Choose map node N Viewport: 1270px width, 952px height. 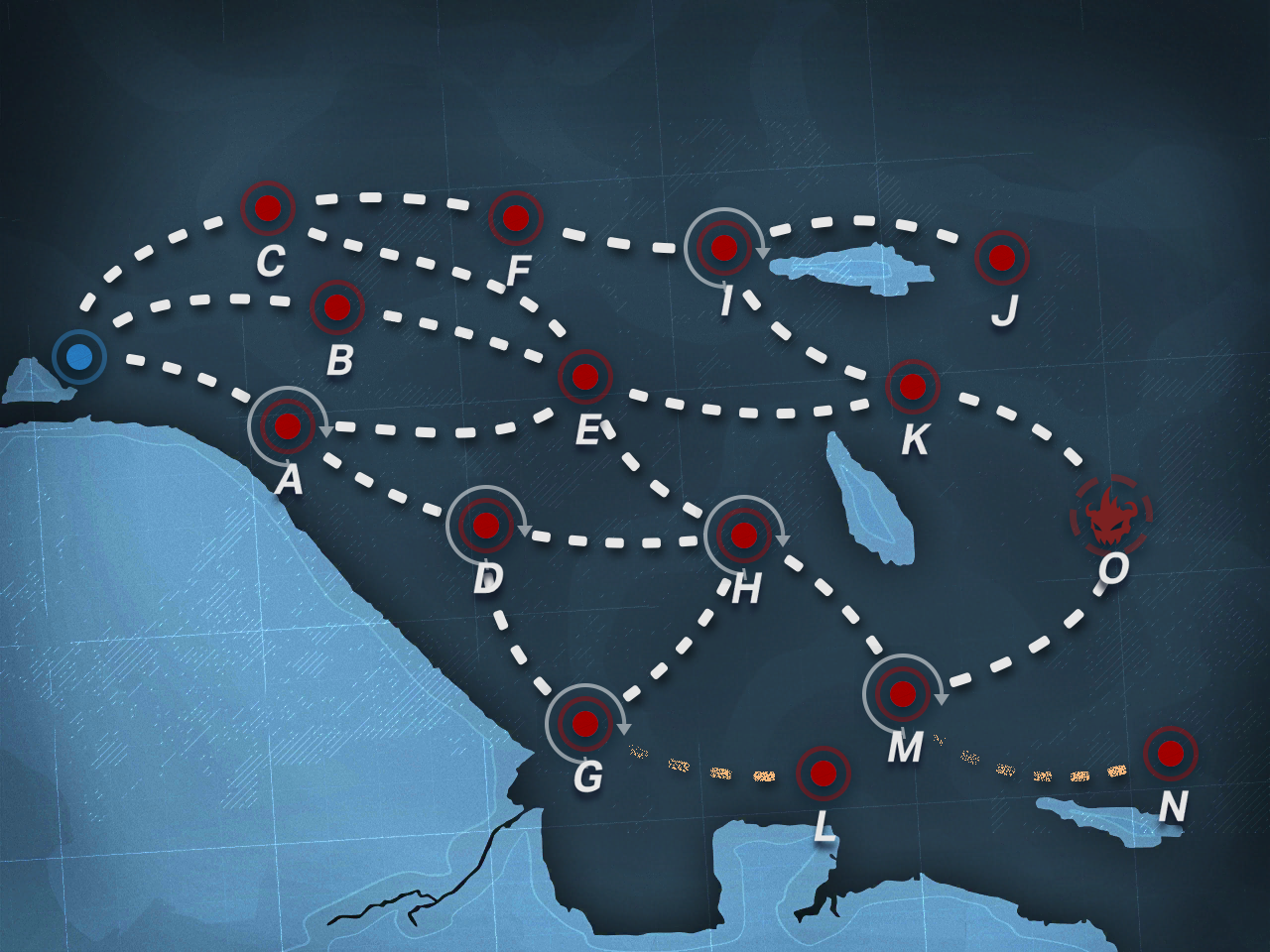click(x=1171, y=754)
